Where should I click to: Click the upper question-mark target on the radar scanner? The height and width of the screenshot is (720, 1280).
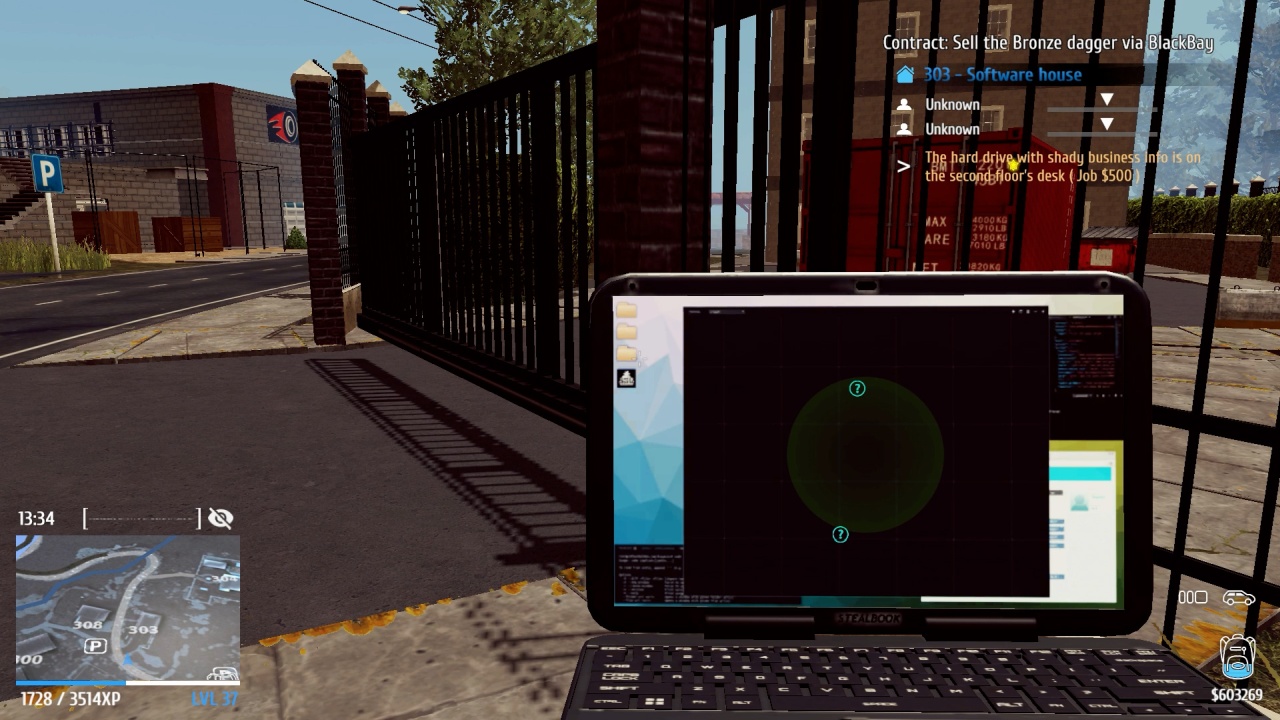855,388
